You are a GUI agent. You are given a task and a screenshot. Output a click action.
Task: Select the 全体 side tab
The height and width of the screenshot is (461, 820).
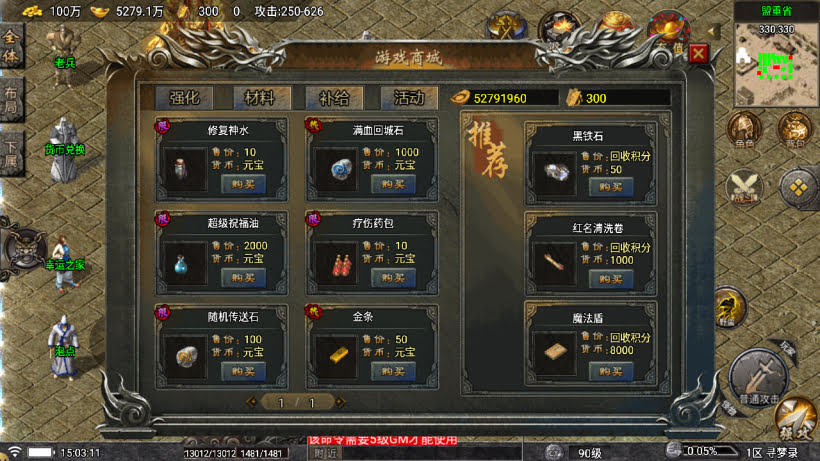tap(11, 50)
